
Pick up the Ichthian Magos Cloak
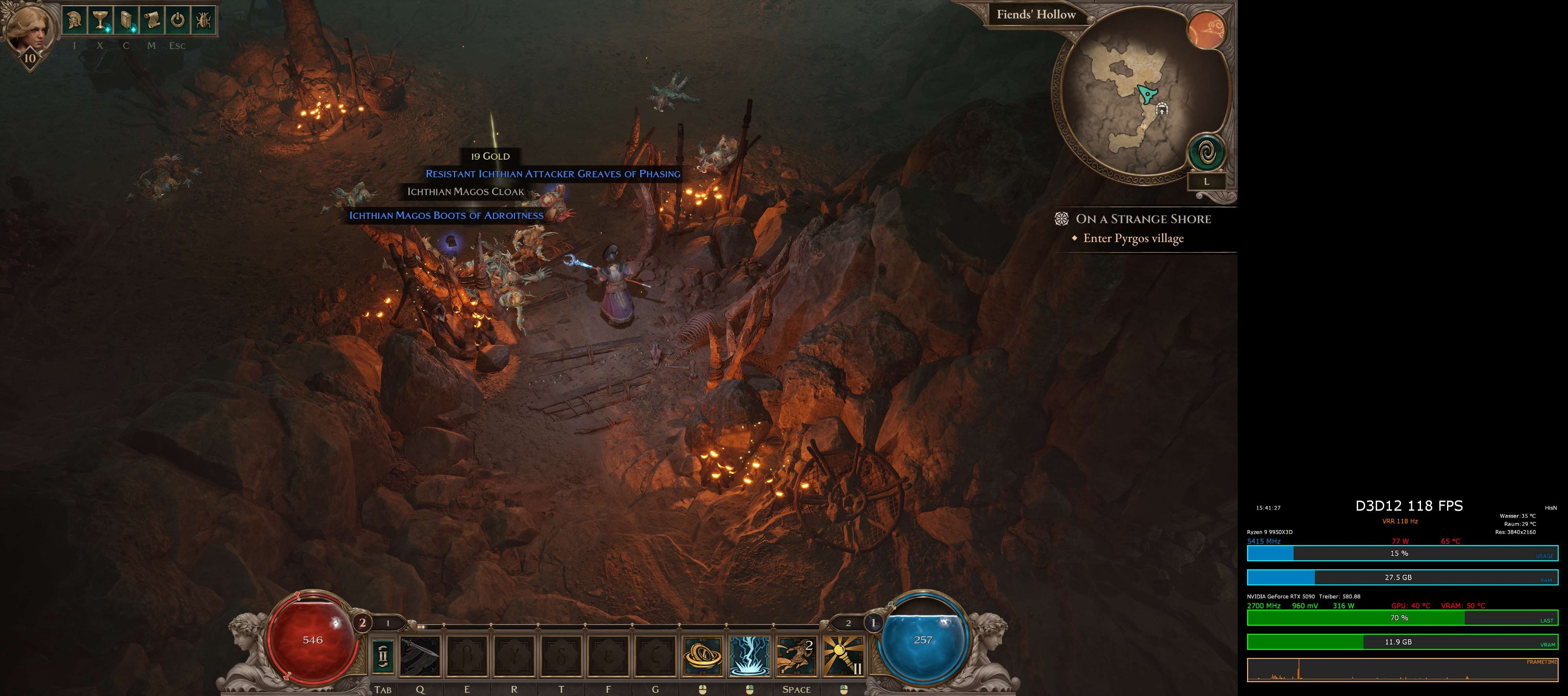(x=465, y=191)
